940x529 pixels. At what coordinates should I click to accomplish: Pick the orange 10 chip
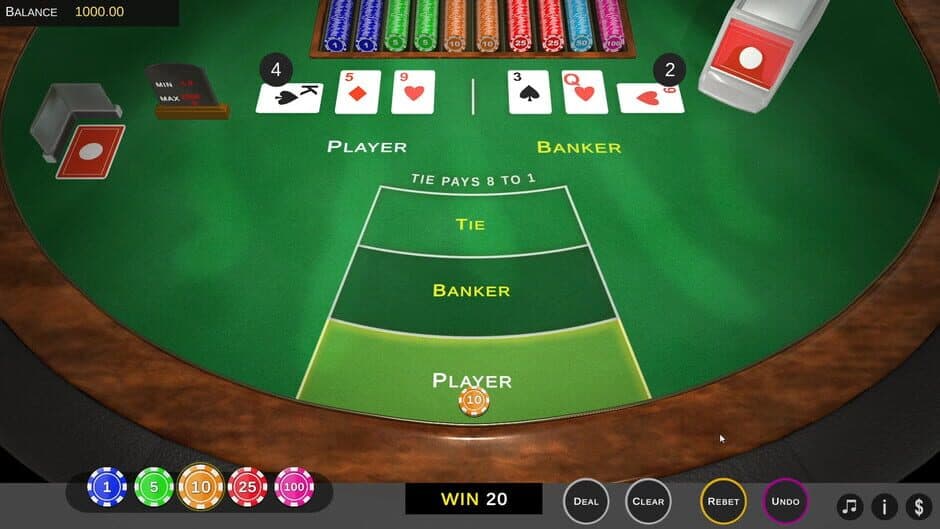201,487
